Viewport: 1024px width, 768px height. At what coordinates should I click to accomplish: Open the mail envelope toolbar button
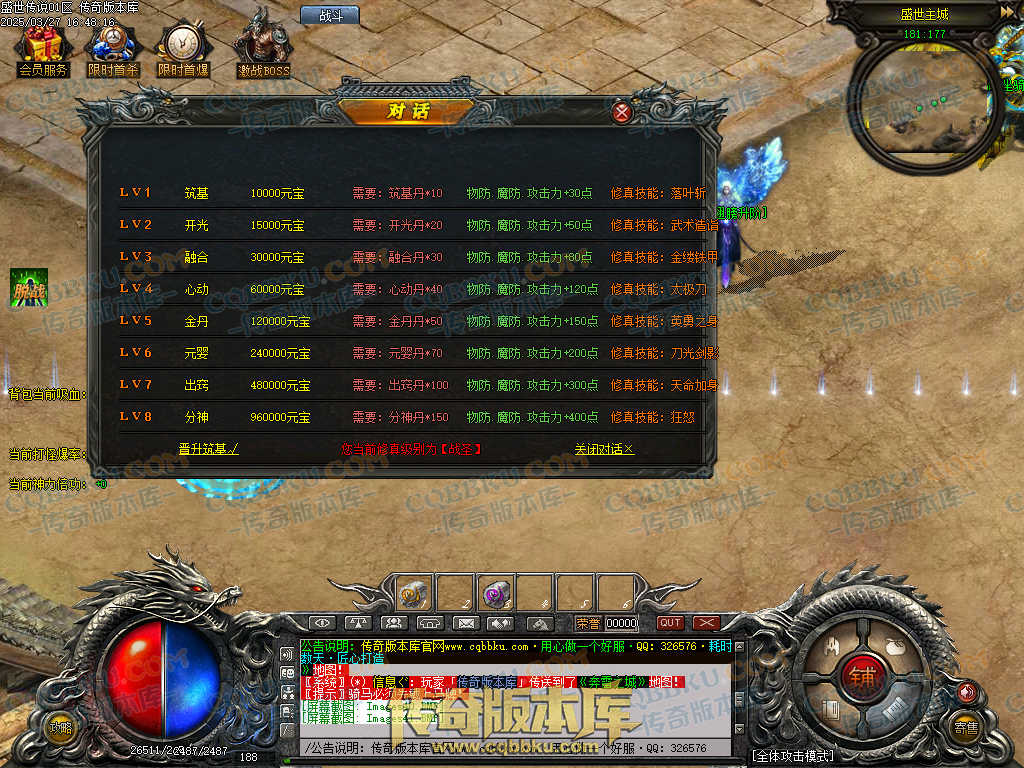[465, 623]
